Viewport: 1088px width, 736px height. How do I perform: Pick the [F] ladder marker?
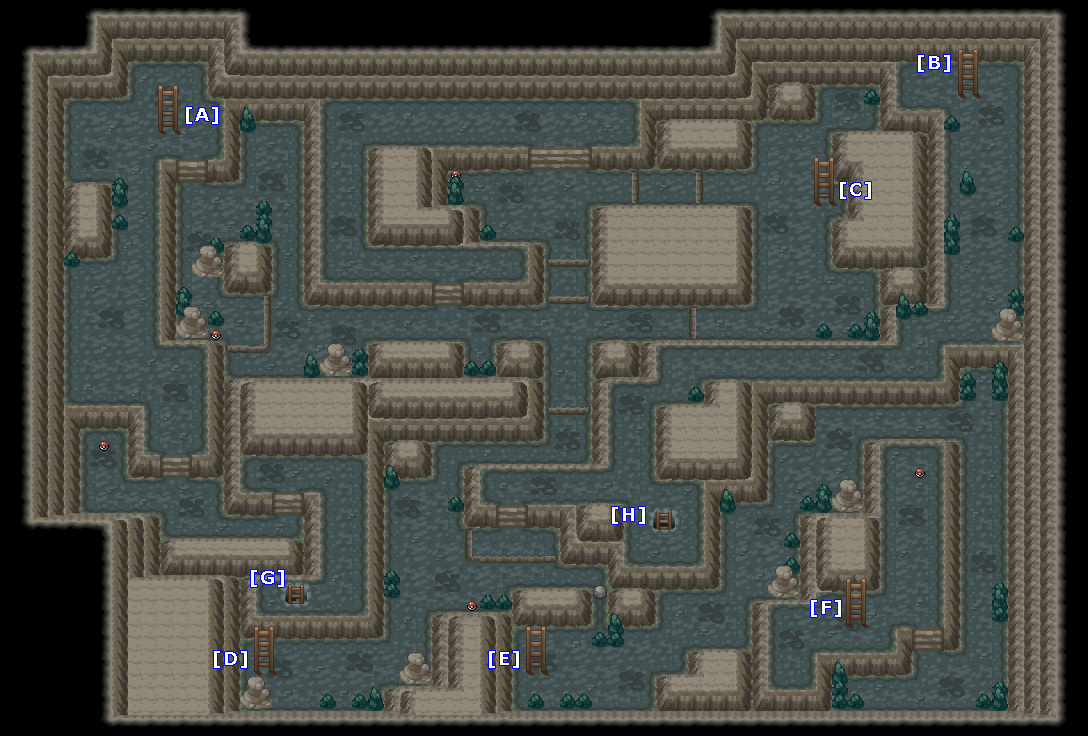pos(826,608)
